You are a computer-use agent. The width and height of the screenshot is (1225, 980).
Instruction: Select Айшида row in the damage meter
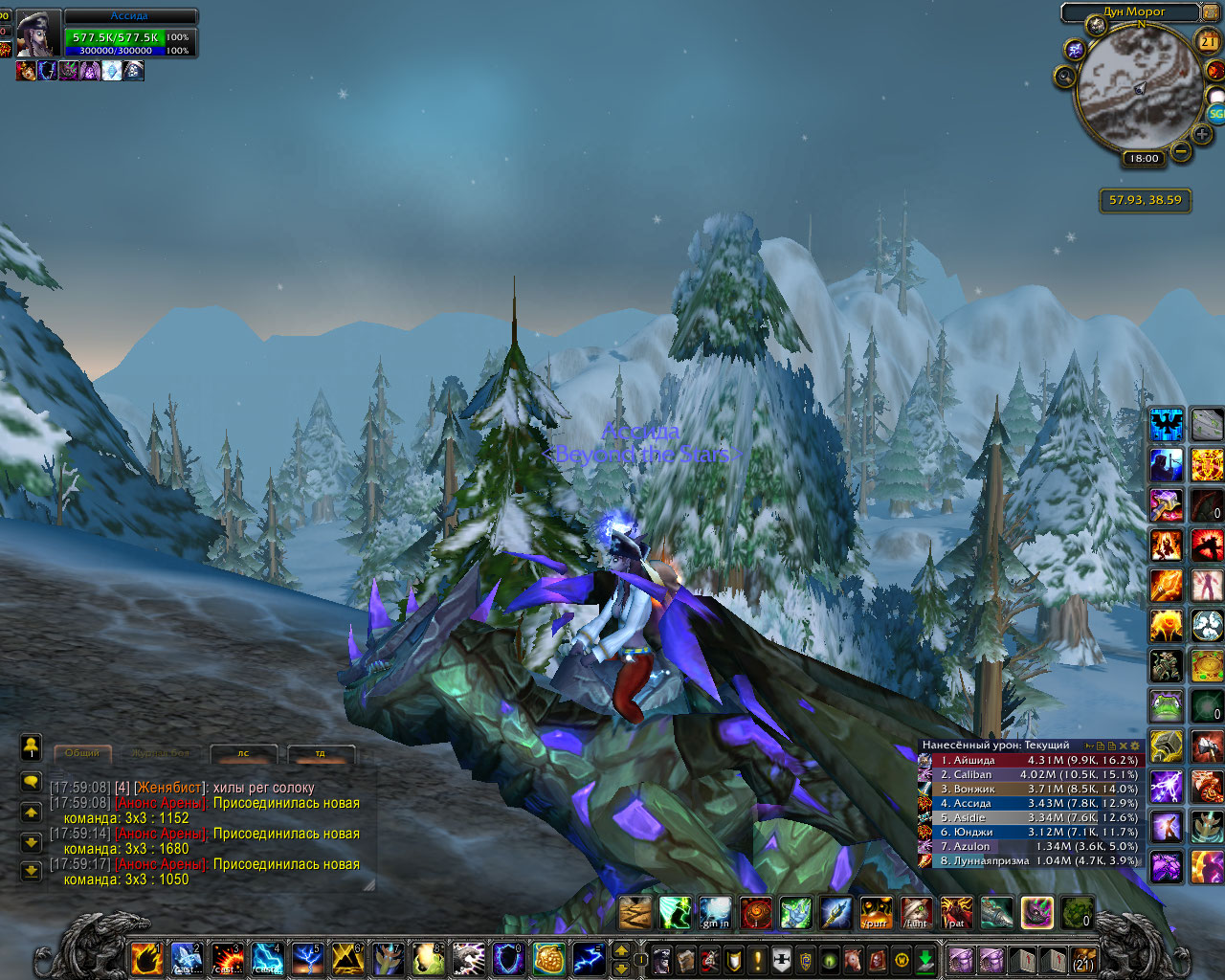[1030, 760]
